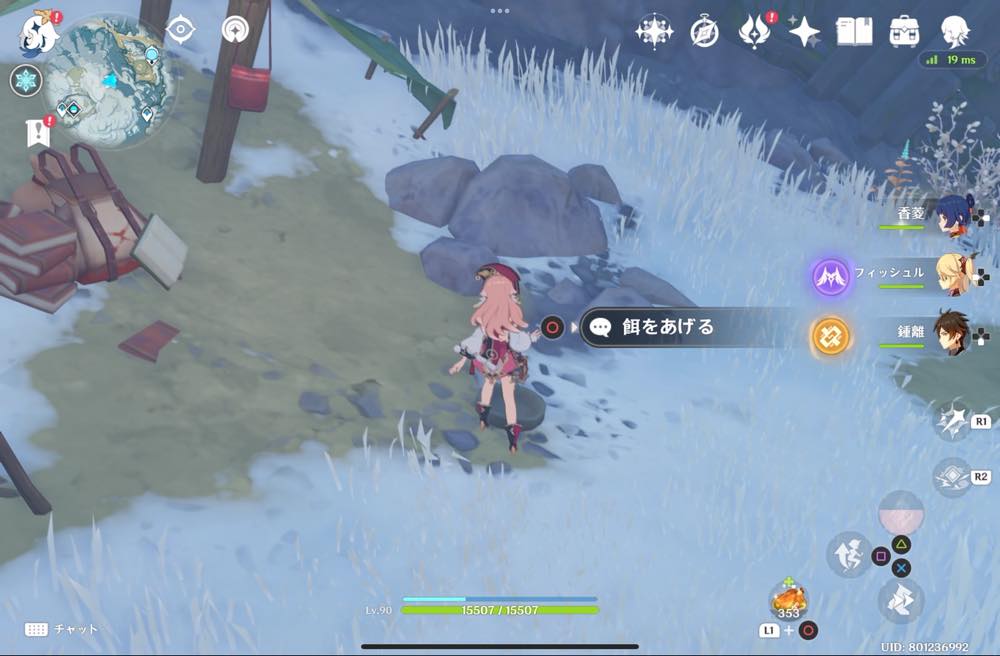Open the quest banner with exclamation mark
1000x656 pixels.
coord(38,133)
